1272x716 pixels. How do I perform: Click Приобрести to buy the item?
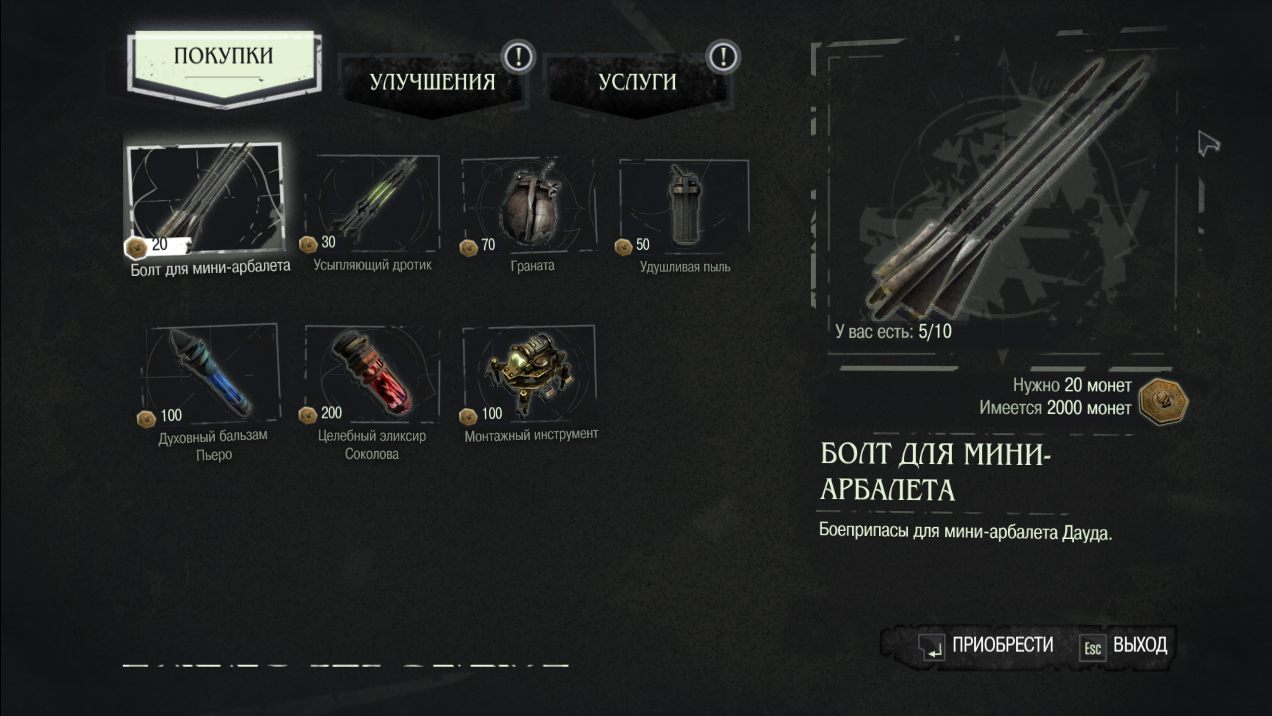click(987, 646)
